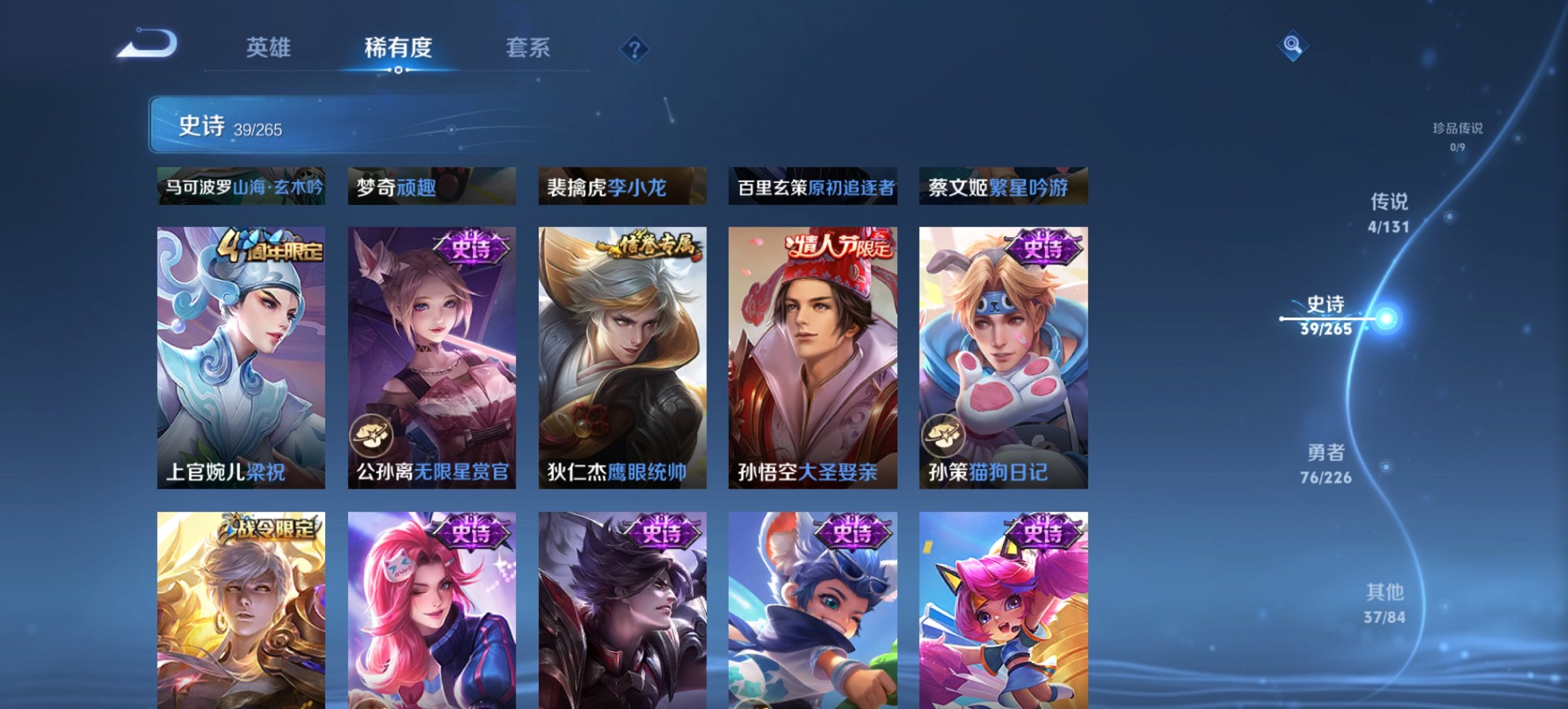Open help via the question mark icon
Image resolution: width=1568 pixels, height=709 pixels.
click(635, 49)
